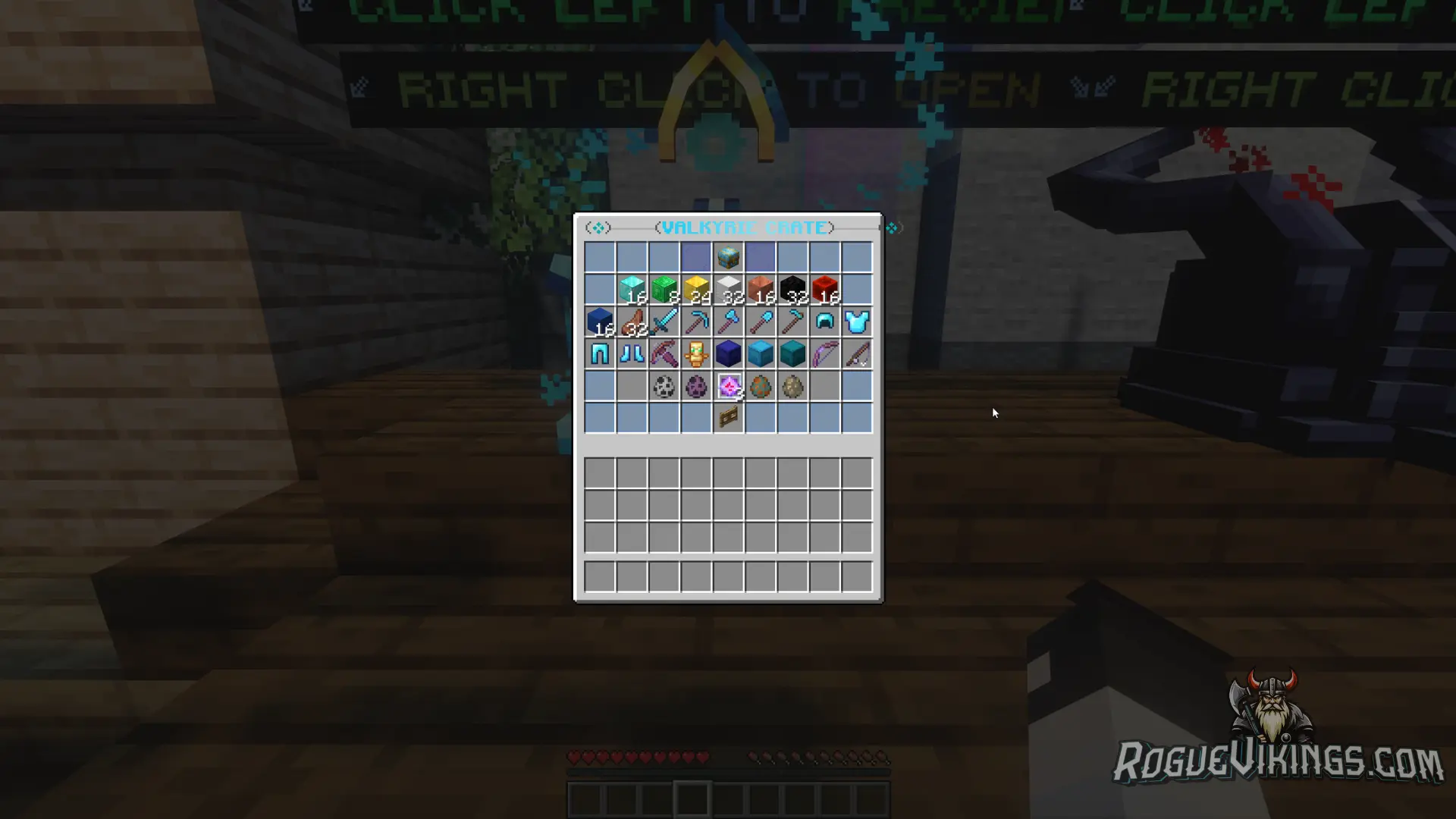Viewport: 1456px width, 819px height.
Task: Select the diamond axe reward
Action: [729, 321]
